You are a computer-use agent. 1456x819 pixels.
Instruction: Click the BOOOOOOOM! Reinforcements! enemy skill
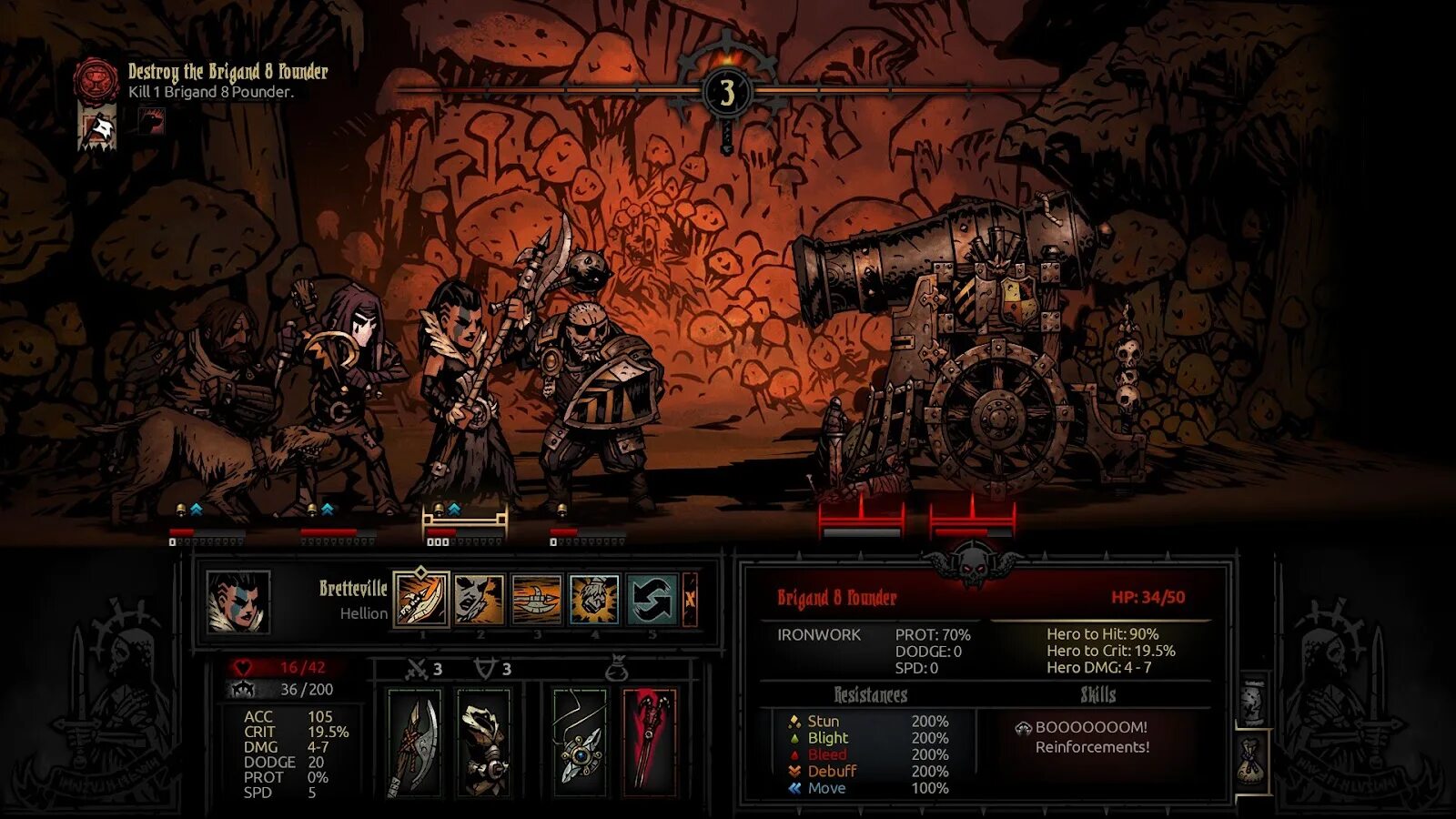1090,737
